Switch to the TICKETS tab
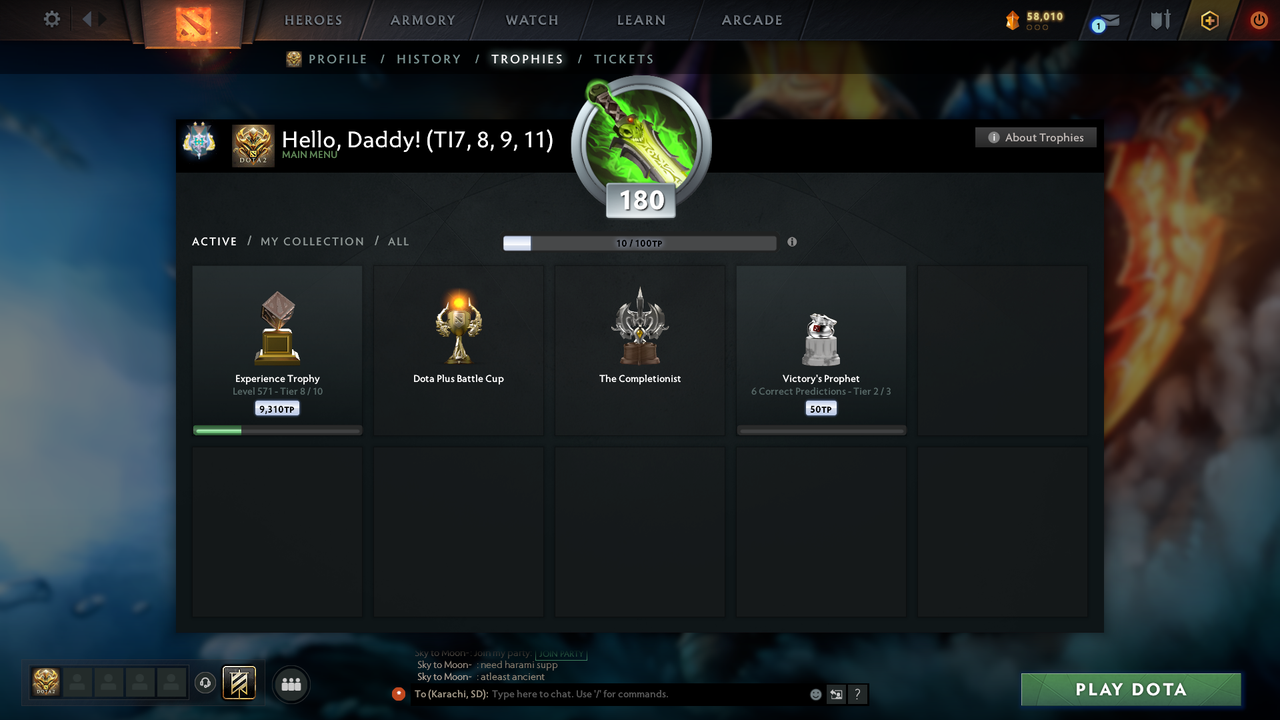The height and width of the screenshot is (720, 1280). point(624,59)
